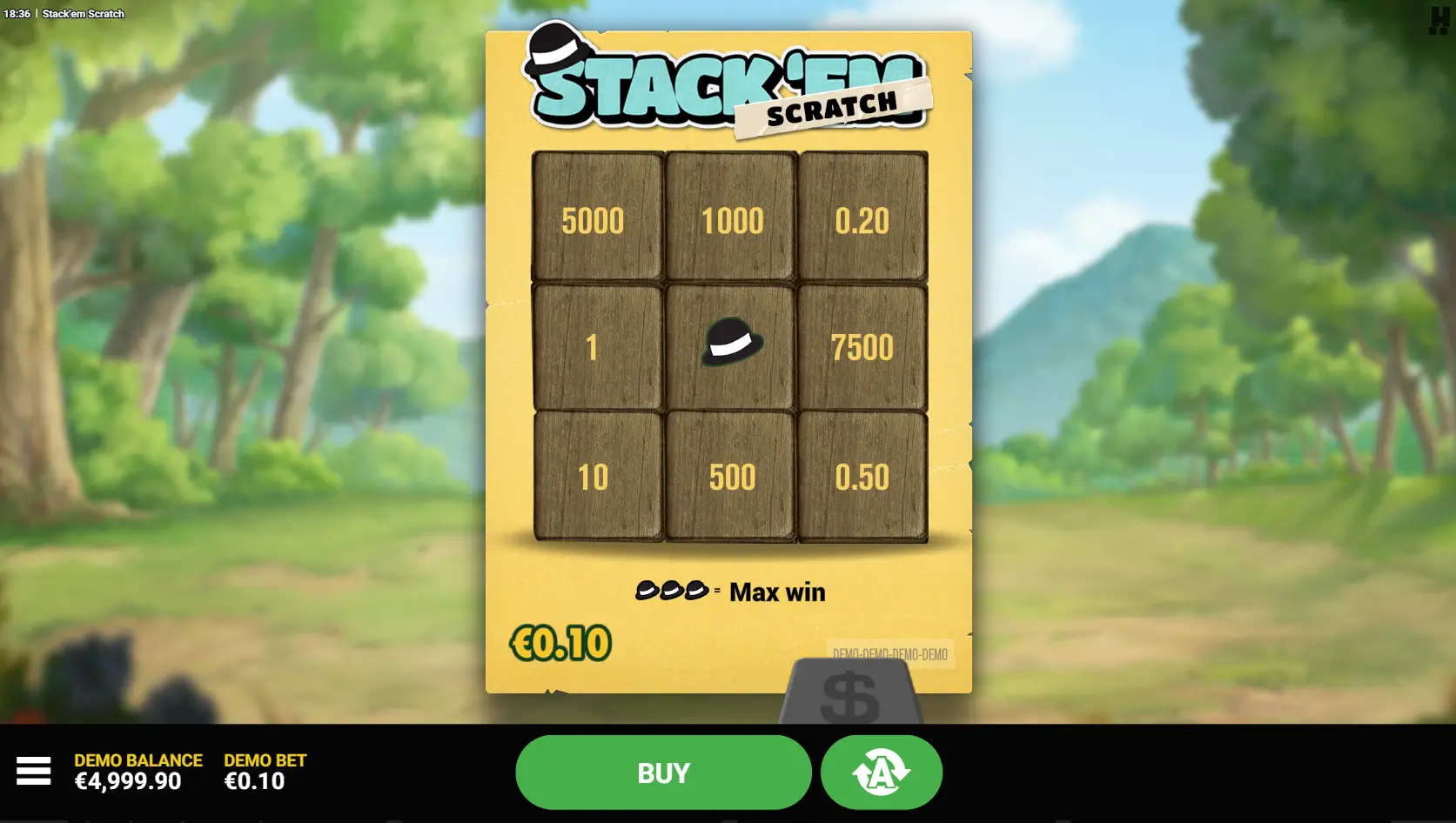Click the dollar weight graphic
The height and width of the screenshot is (823, 1456).
point(851,696)
